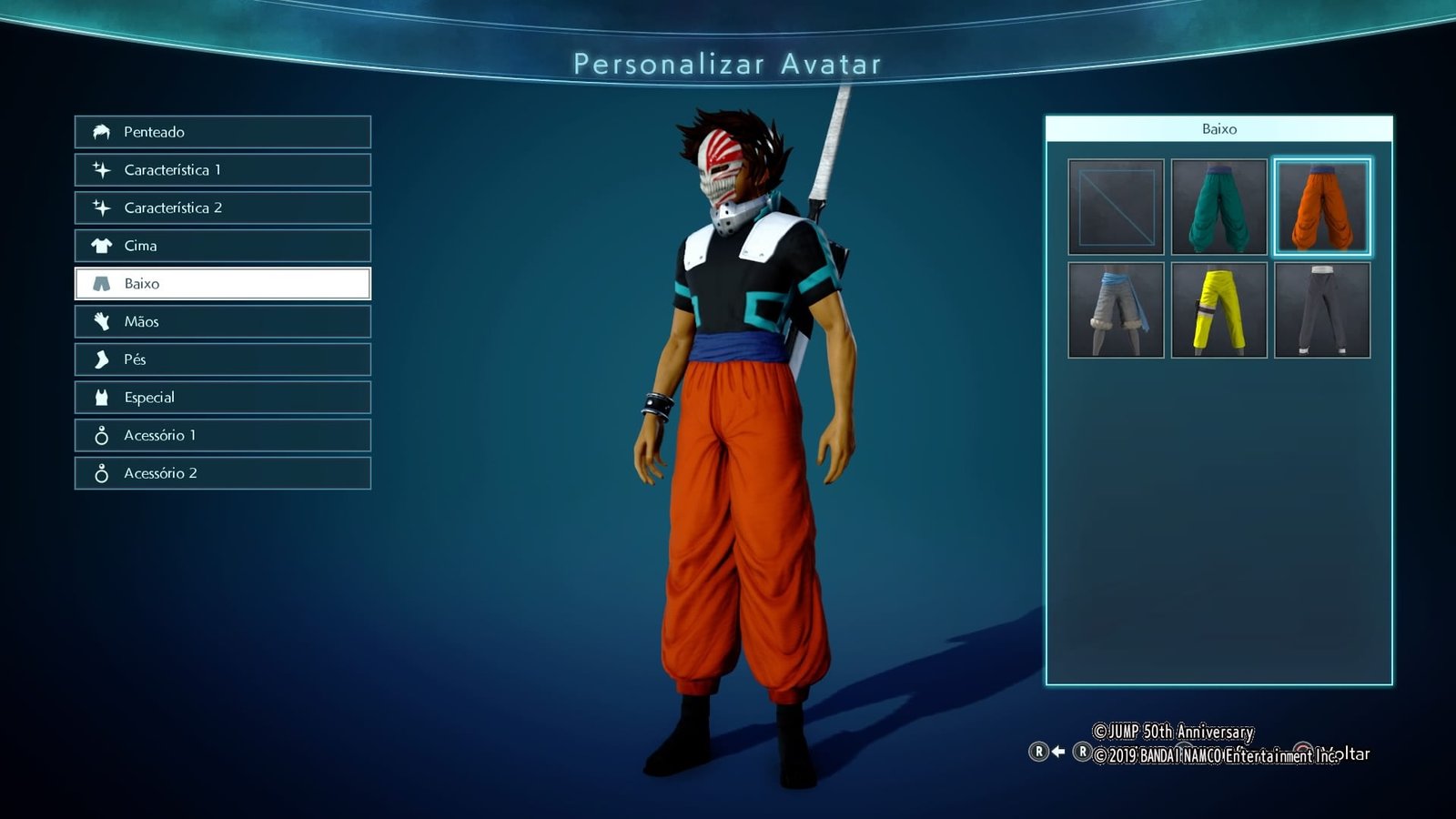Viewport: 1456px width, 819px height.
Task: Open Acessório 1 menu entry
Action: click(223, 435)
